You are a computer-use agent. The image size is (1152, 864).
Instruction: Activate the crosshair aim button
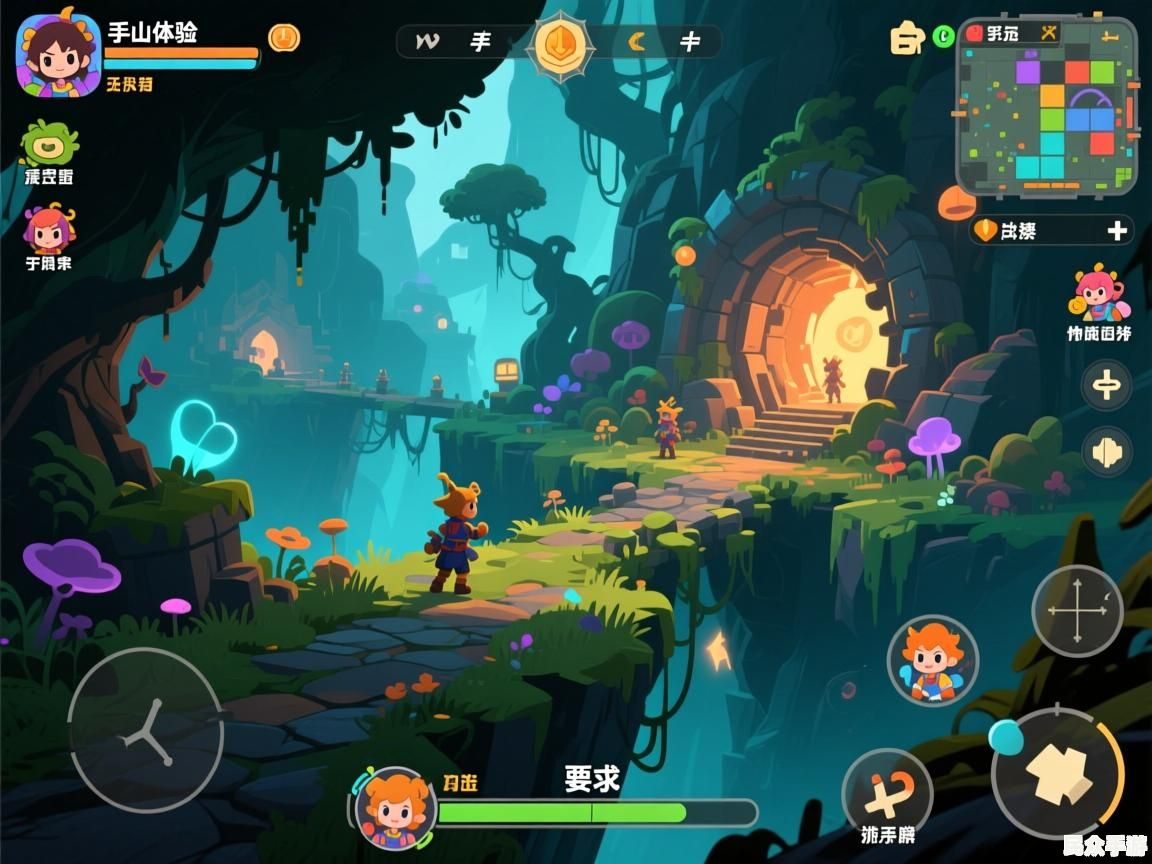1077,611
